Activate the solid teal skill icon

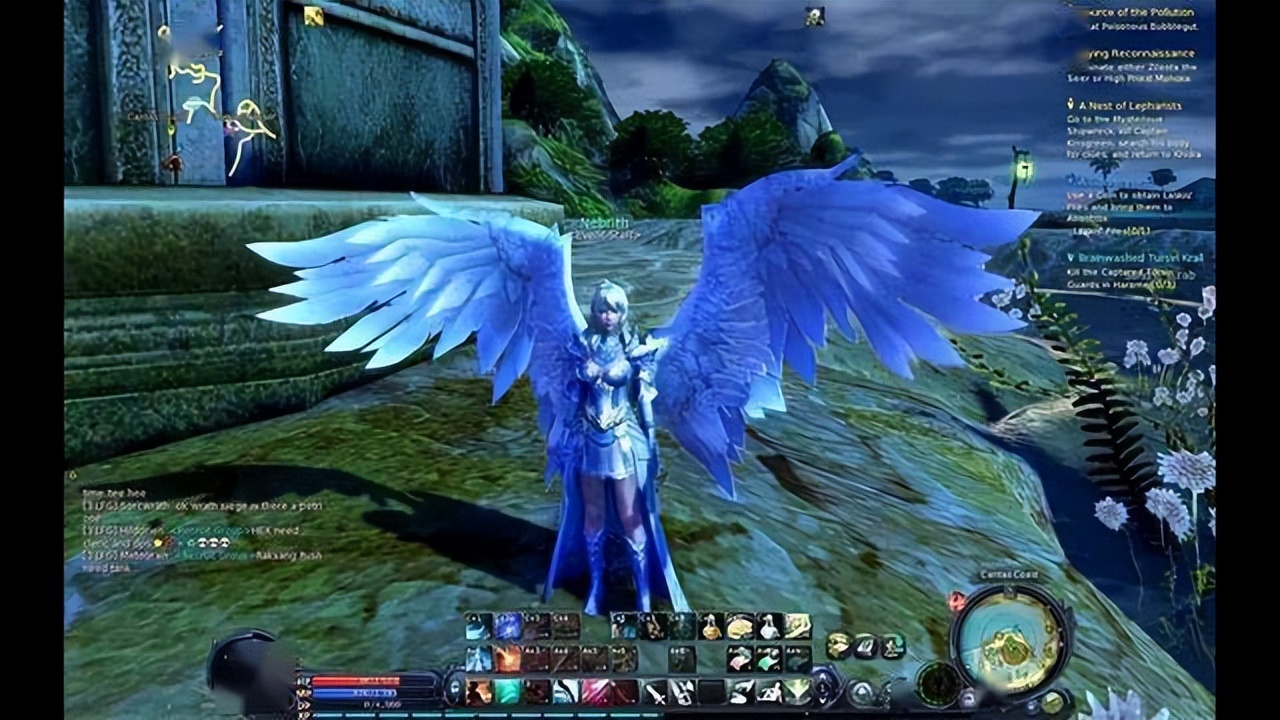tap(509, 691)
